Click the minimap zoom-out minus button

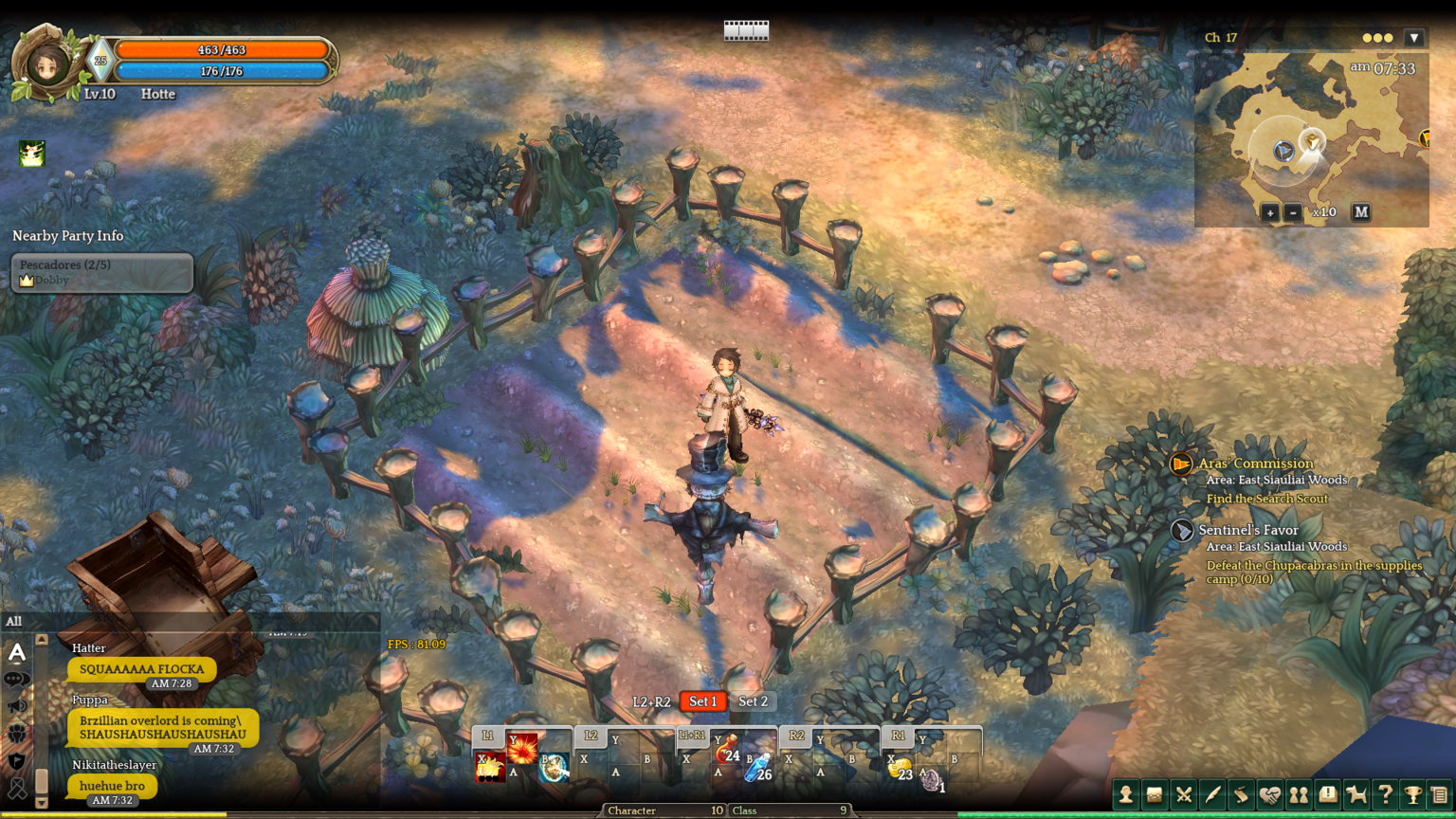pyautogui.click(x=1292, y=212)
